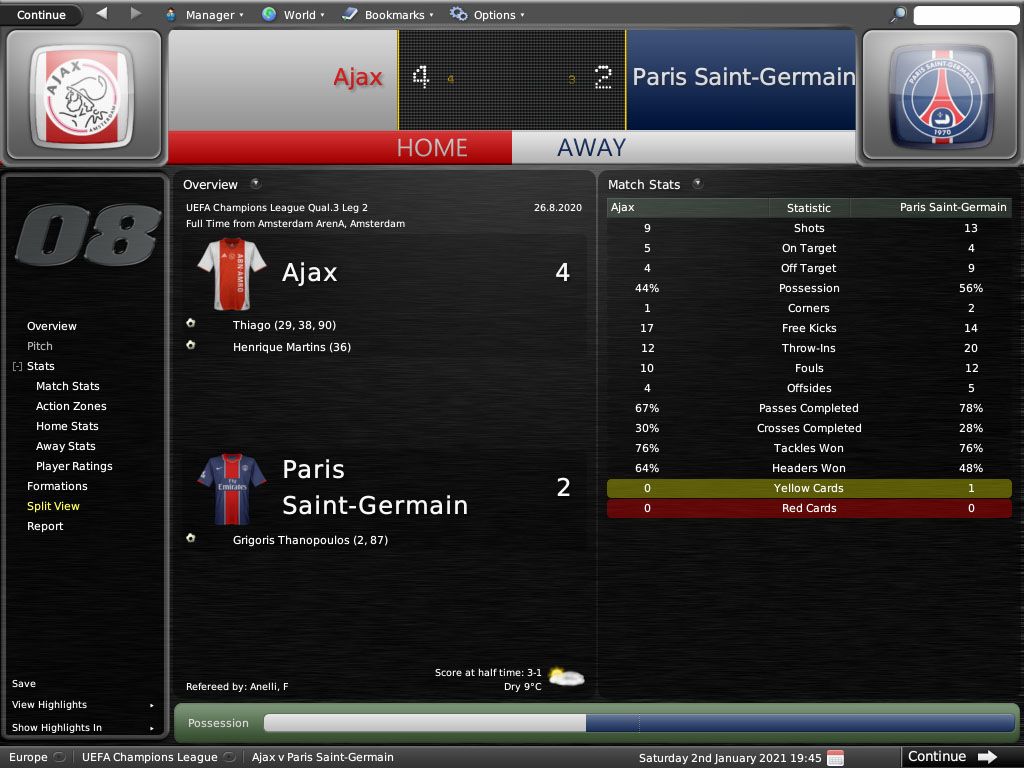Open the Bookmarks menu
The height and width of the screenshot is (768, 1024).
coord(387,15)
